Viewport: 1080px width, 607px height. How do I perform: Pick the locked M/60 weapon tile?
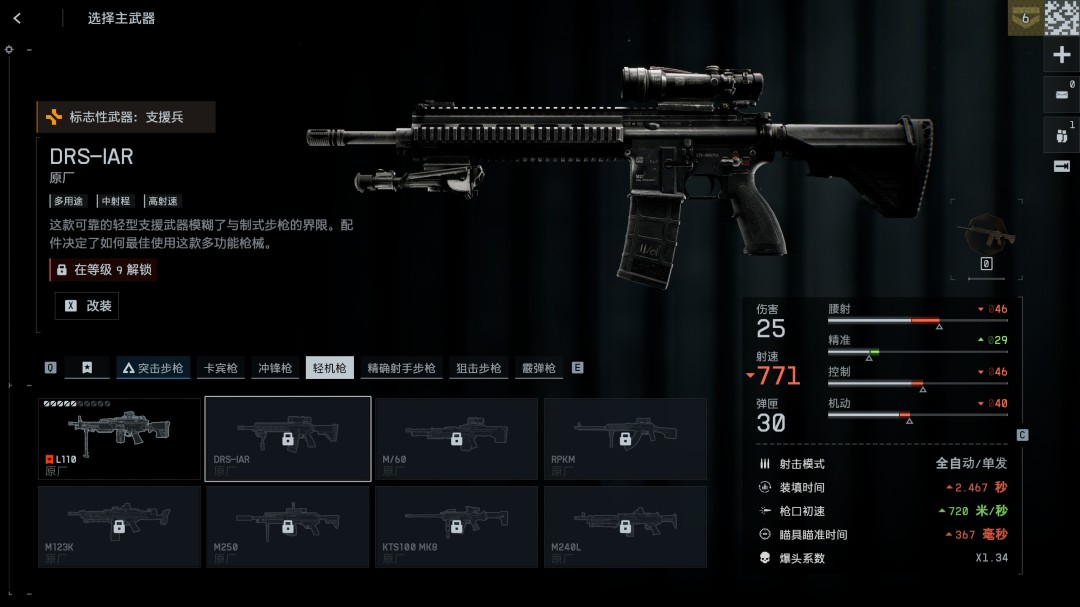click(x=456, y=438)
